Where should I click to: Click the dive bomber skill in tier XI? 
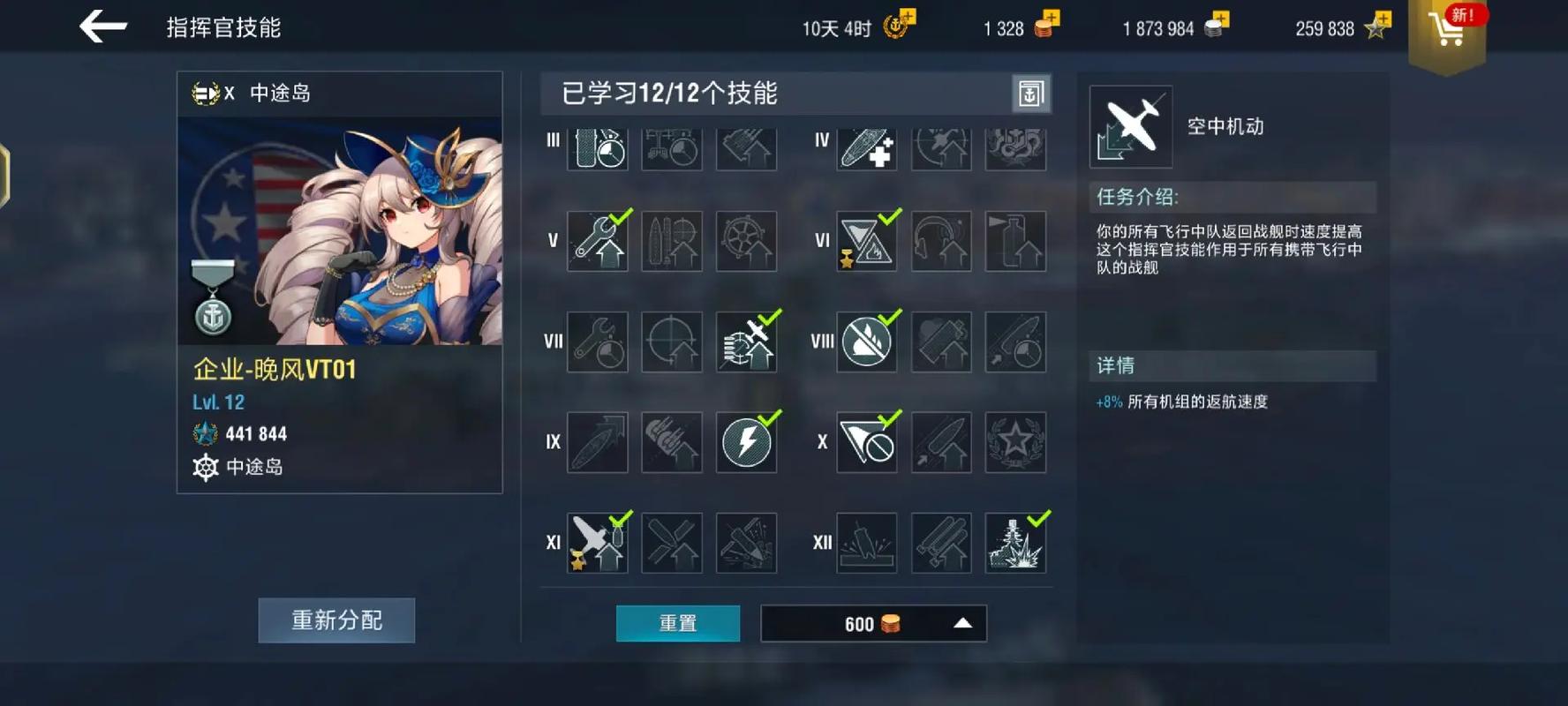(597, 542)
